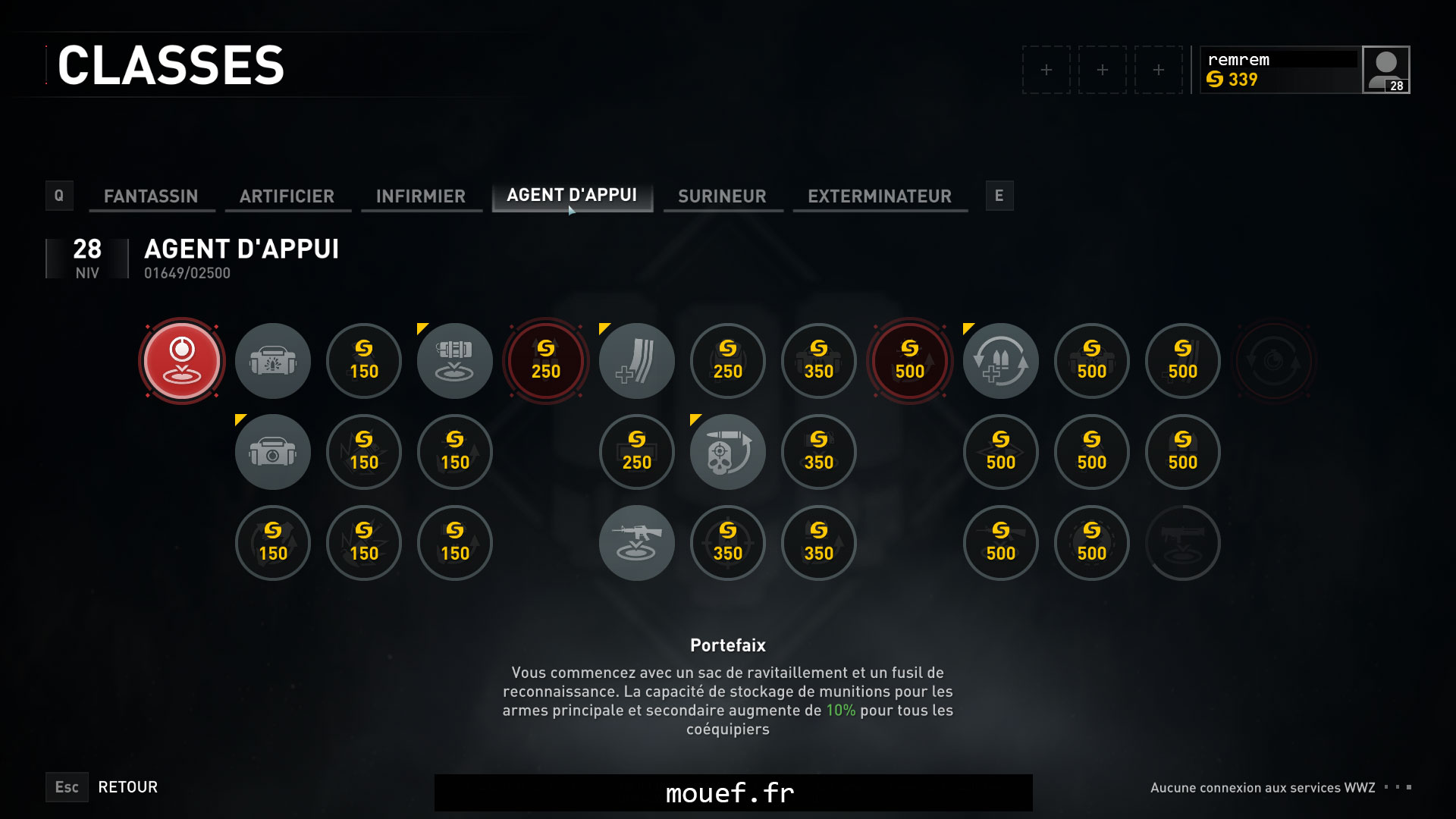Choose the explosive supply bag perk
1456x819 pixels.
273,361
